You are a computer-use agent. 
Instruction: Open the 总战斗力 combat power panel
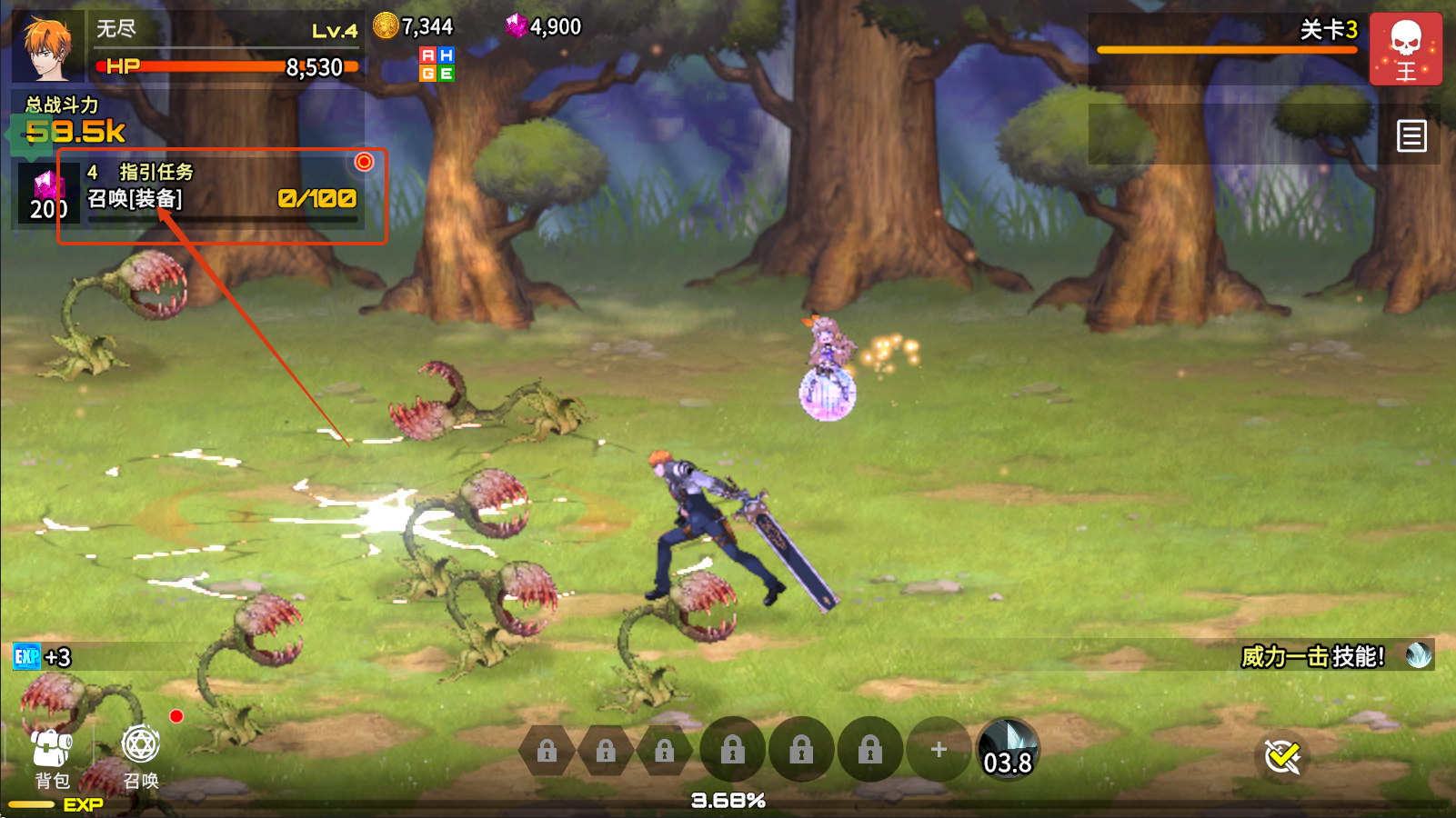coord(75,122)
